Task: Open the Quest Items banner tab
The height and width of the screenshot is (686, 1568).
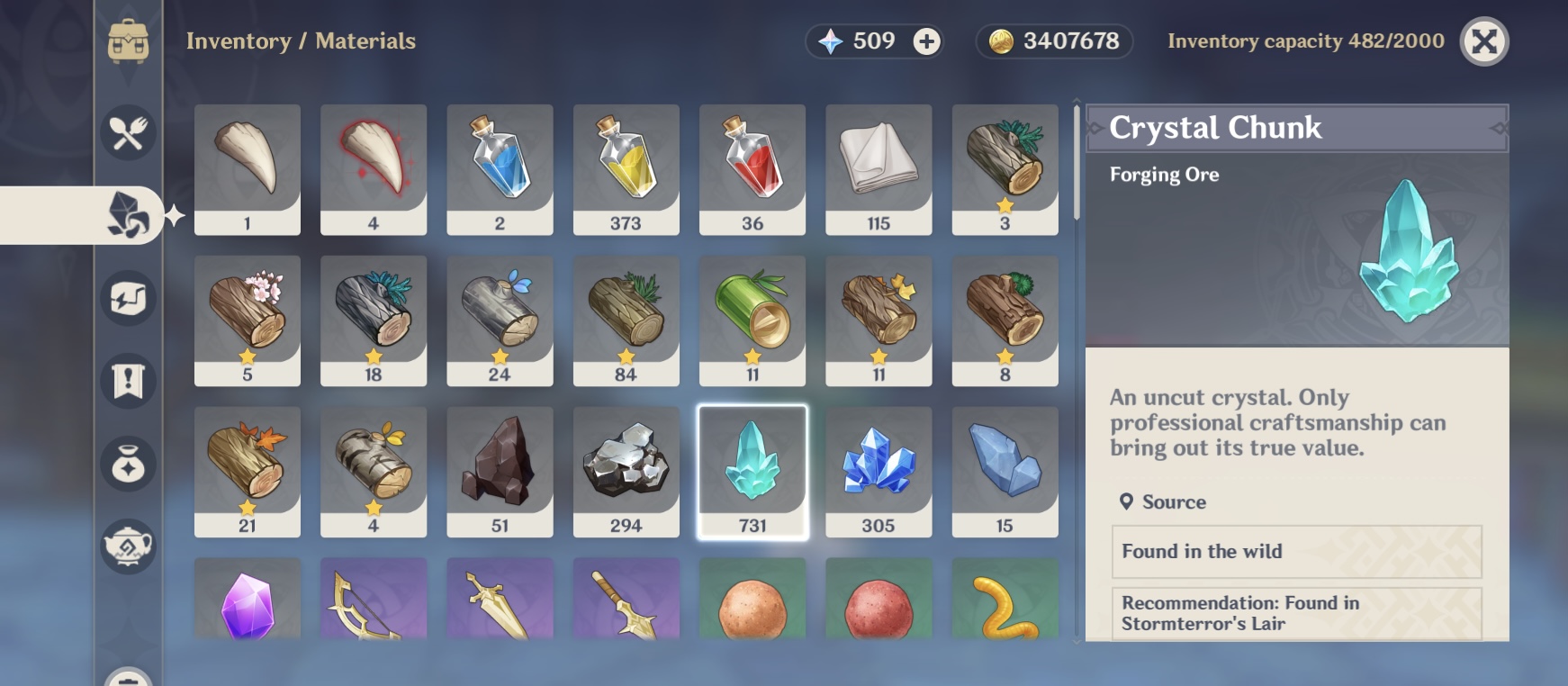Action: coord(127,381)
